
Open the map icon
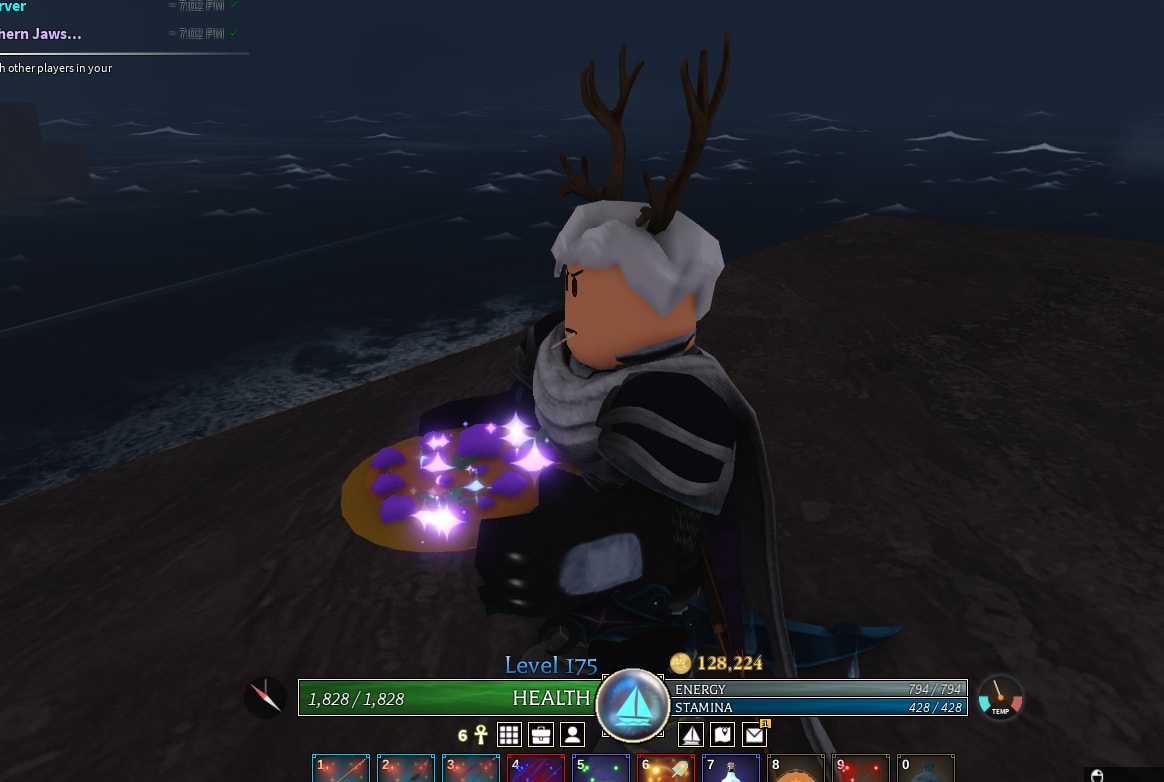point(723,735)
